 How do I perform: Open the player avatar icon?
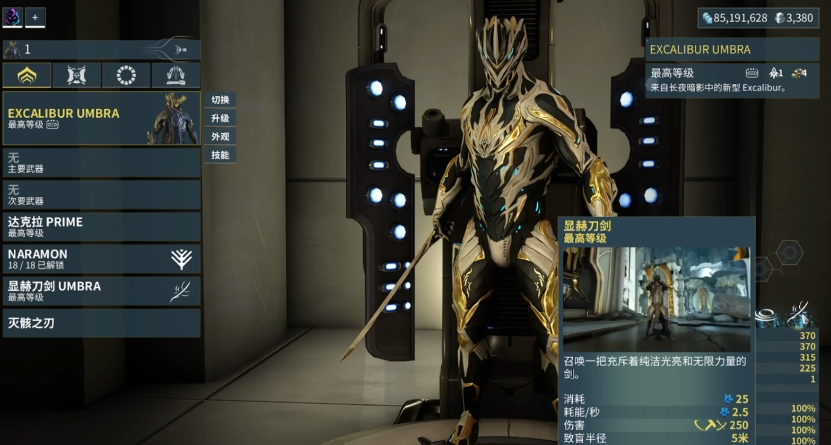[x=12, y=17]
